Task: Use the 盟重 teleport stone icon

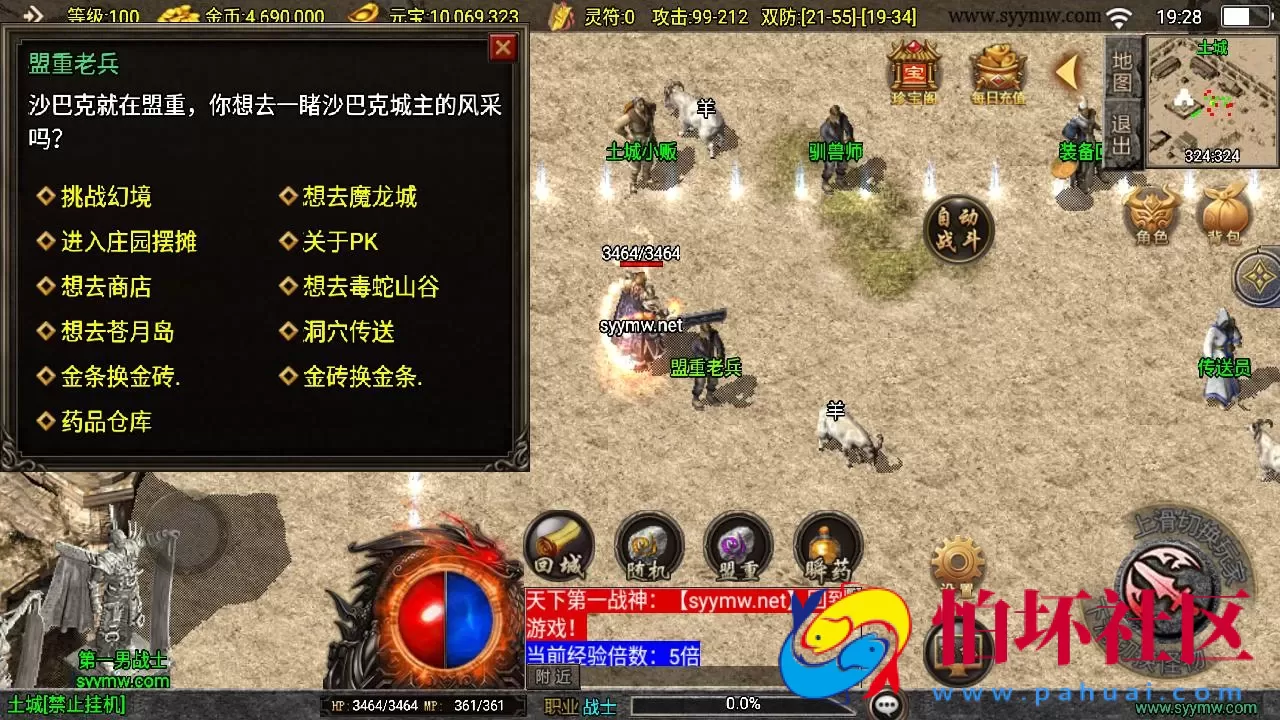Action: point(737,545)
